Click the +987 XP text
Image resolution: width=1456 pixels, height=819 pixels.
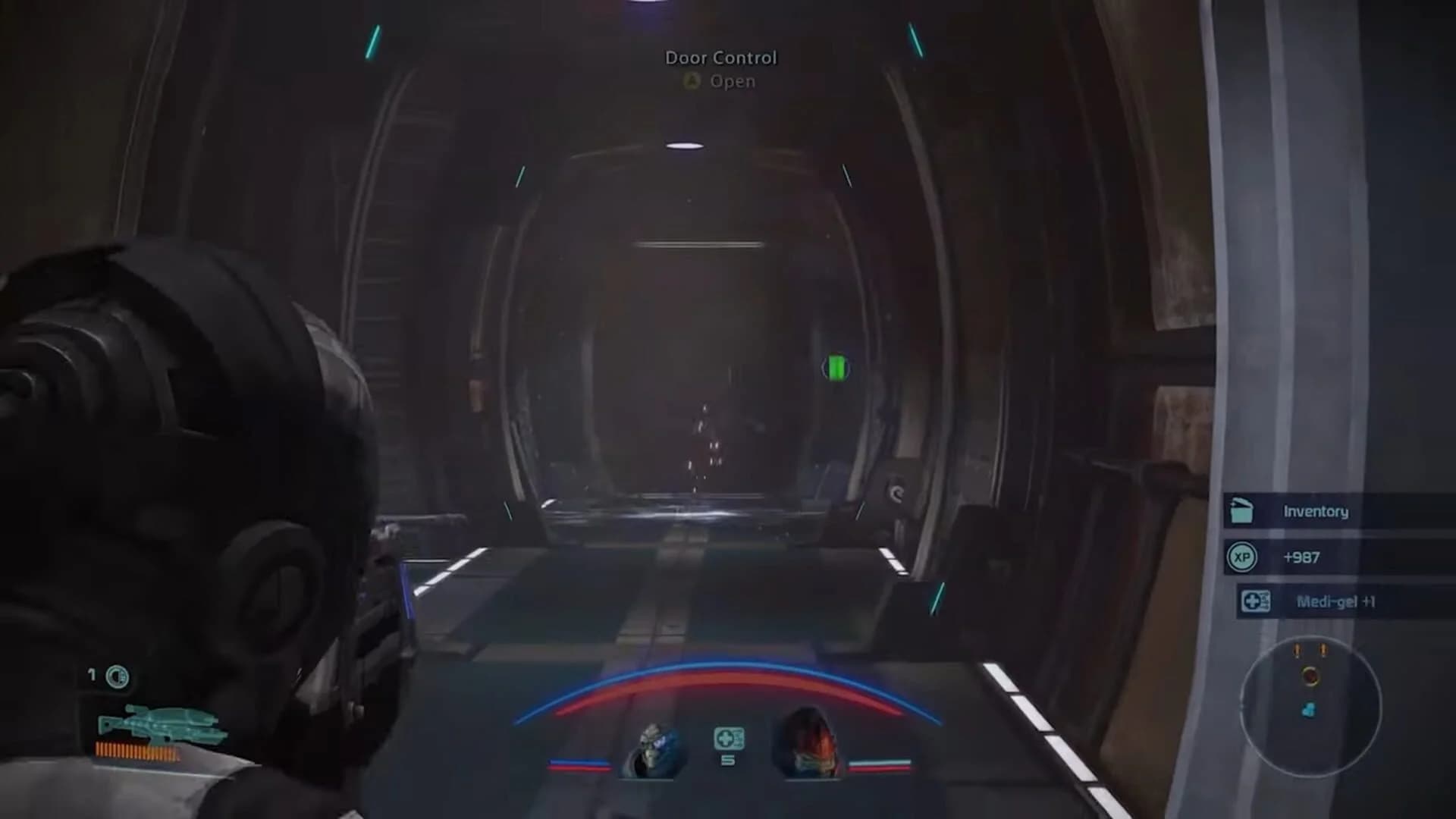pyautogui.click(x=1302, y=557)
